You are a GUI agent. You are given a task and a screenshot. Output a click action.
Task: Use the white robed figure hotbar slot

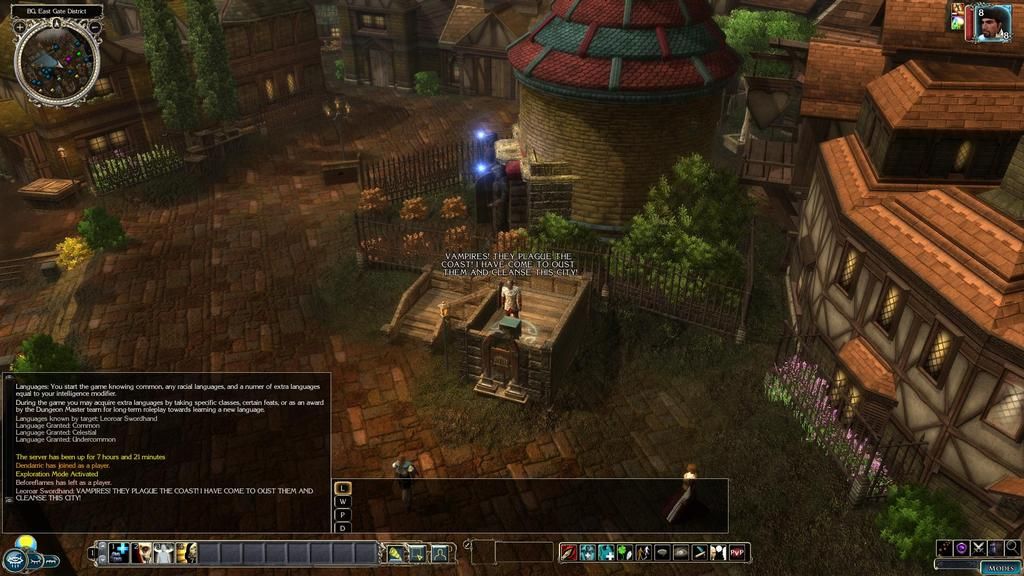[x=164, y=552]
